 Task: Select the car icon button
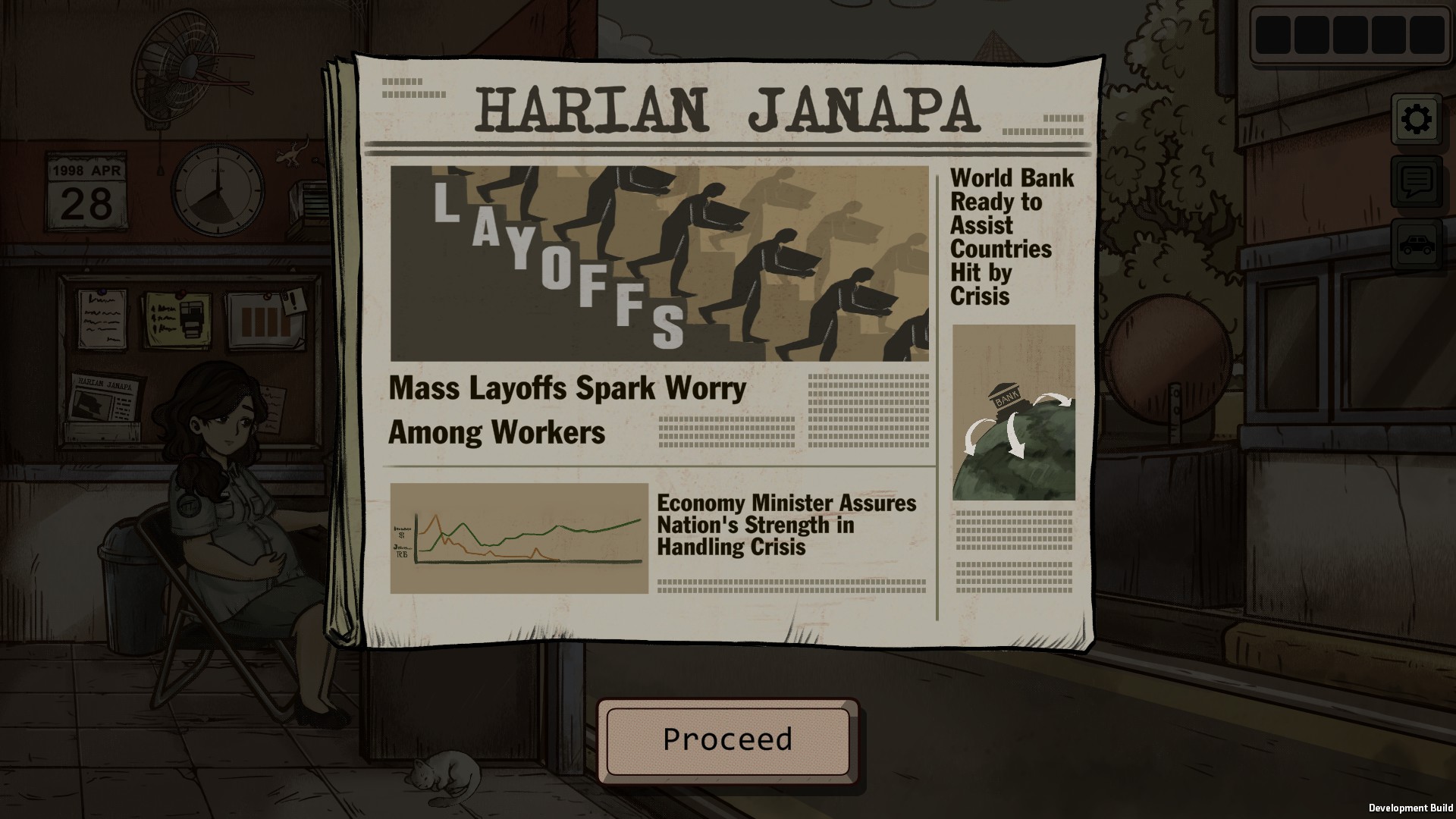(1417, 244)
